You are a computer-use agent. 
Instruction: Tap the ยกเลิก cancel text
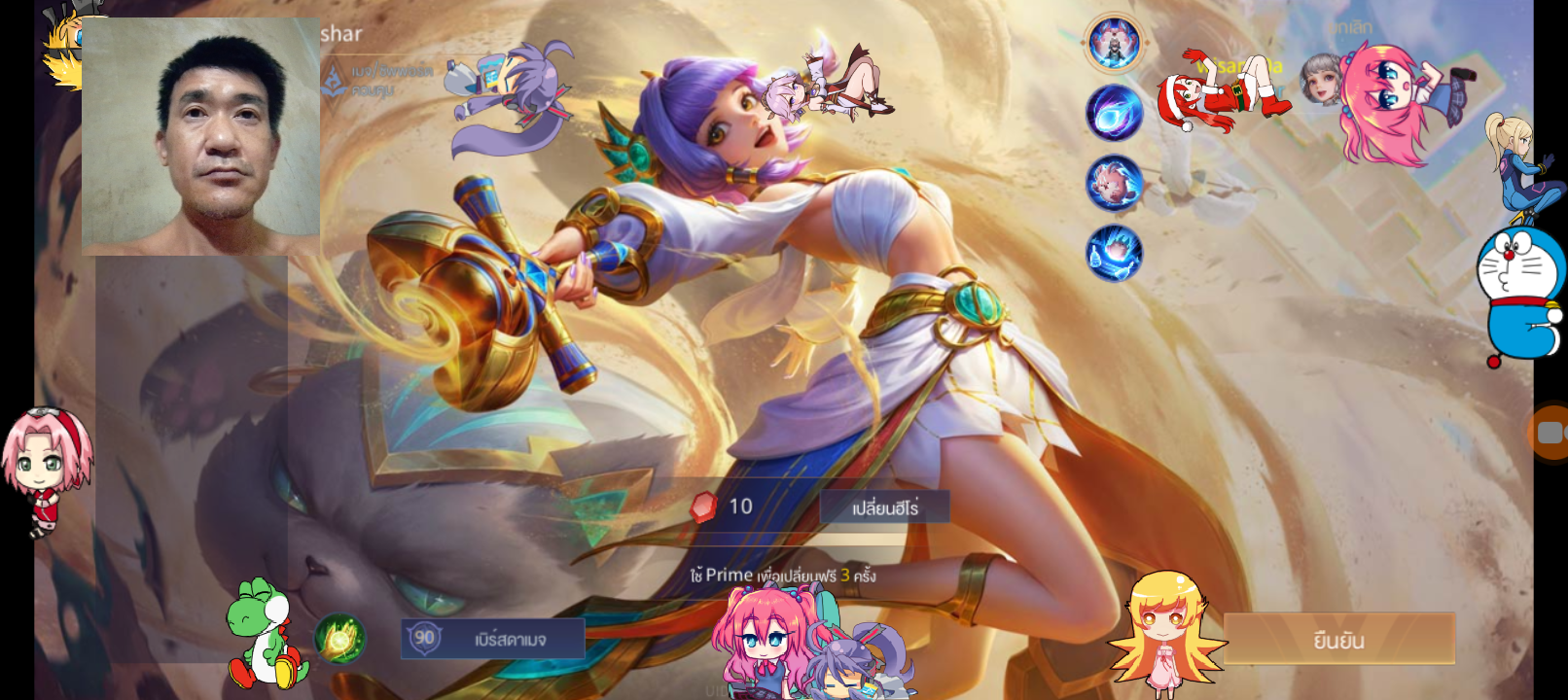1352,28
